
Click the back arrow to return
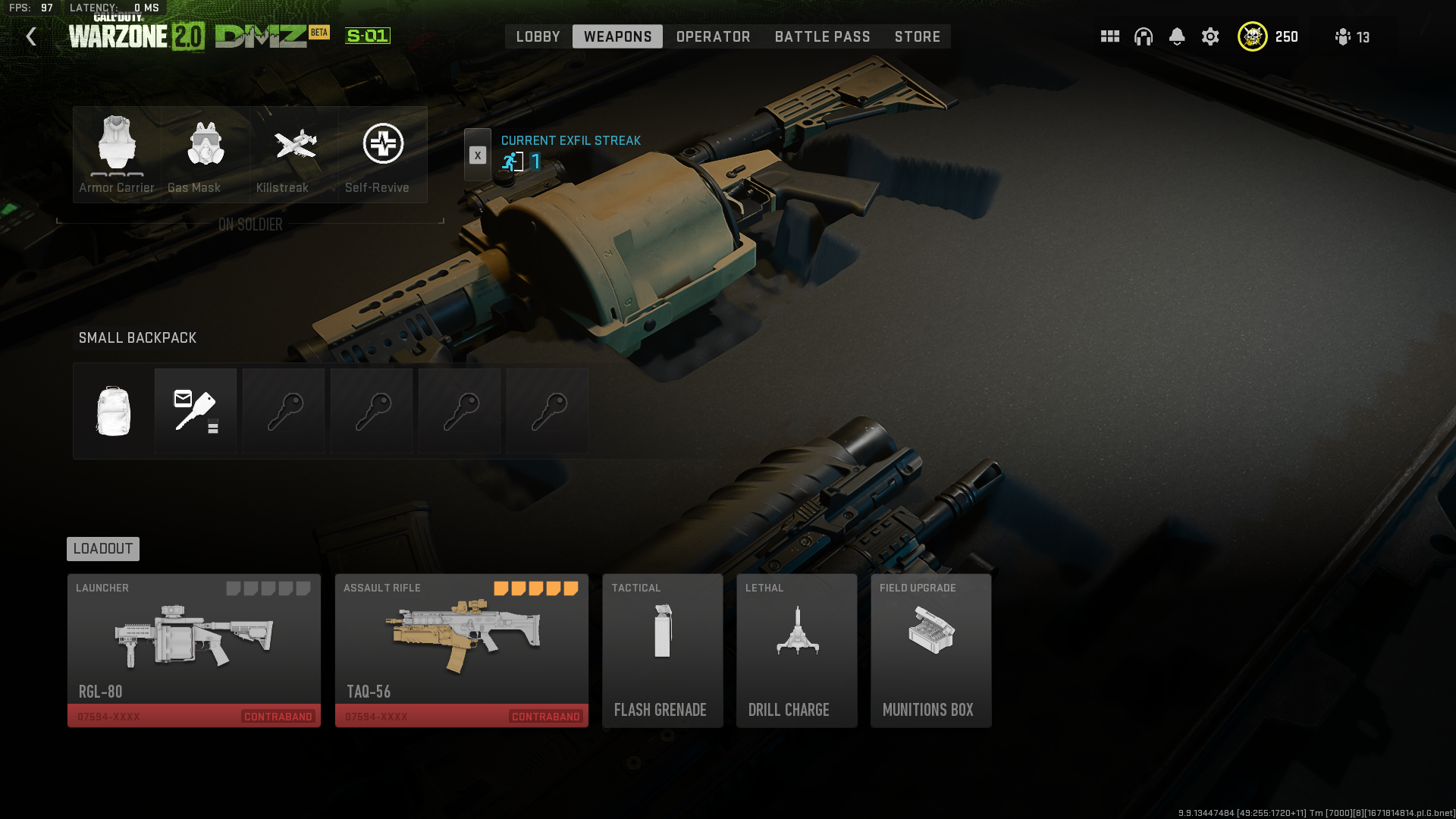pyautogui.click(x=31, y=36)
